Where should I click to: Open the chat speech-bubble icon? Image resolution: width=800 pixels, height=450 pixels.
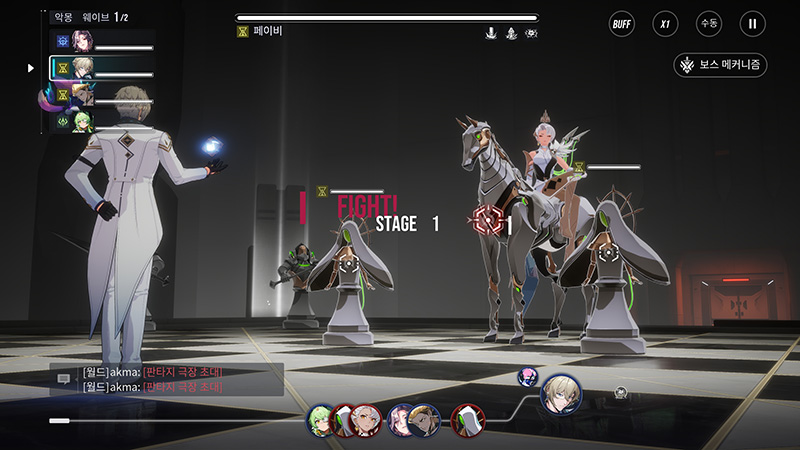63,379
